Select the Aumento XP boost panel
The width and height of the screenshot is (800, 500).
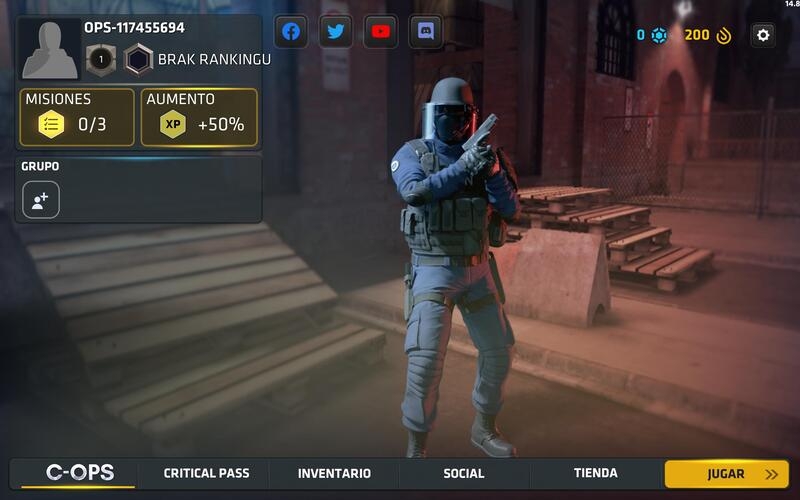point(199,117)
